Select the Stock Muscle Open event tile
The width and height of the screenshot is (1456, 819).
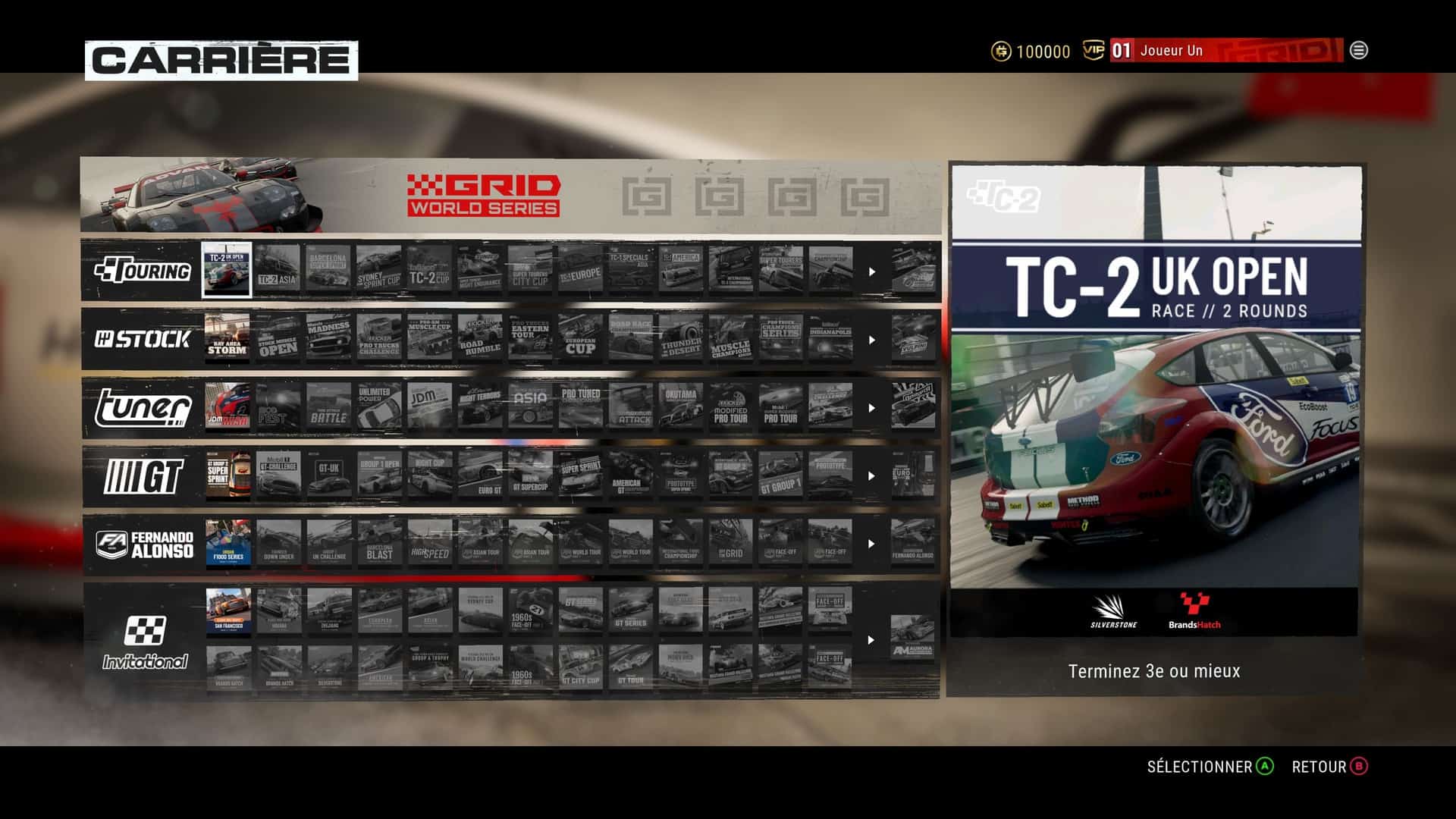point(278,338)
